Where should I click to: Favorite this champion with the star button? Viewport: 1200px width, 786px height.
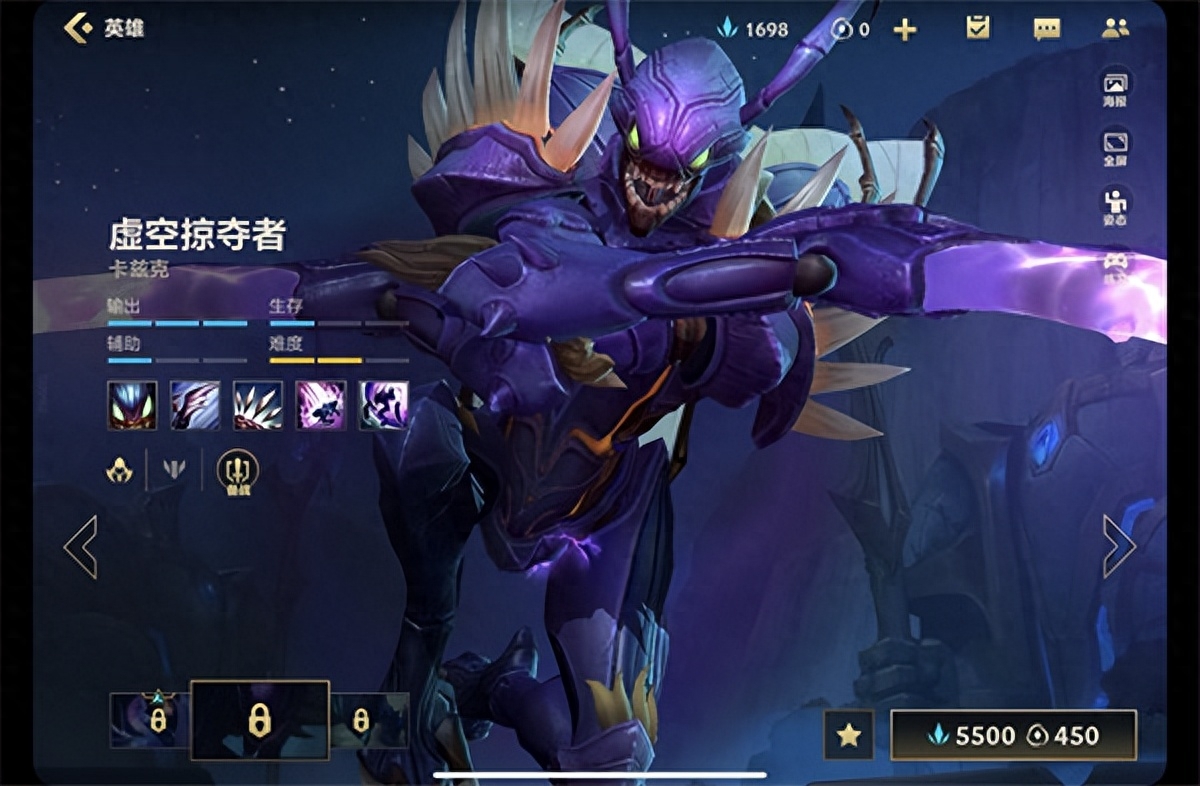[849, 735]
